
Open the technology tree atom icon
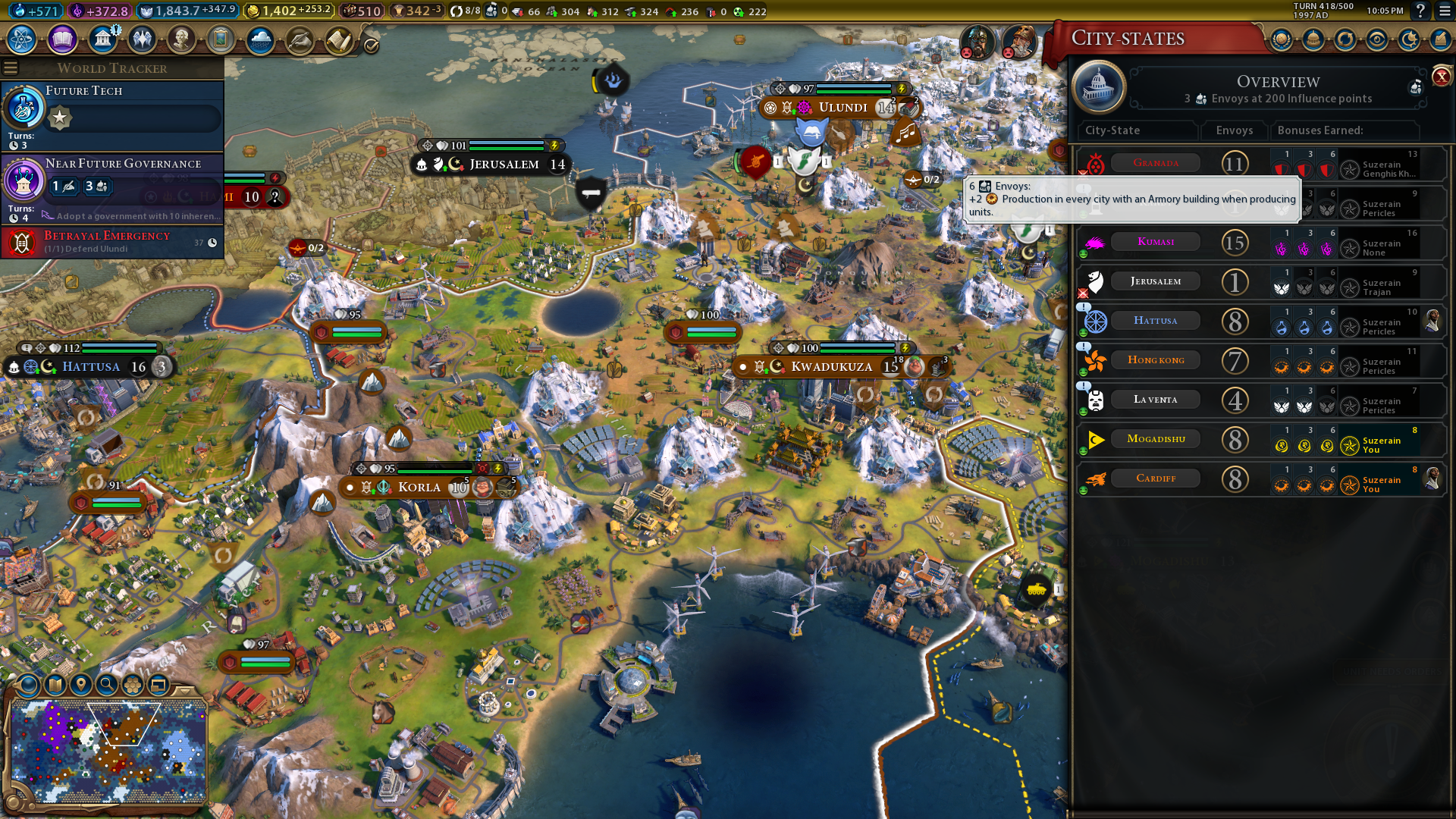tap(22, 39)
